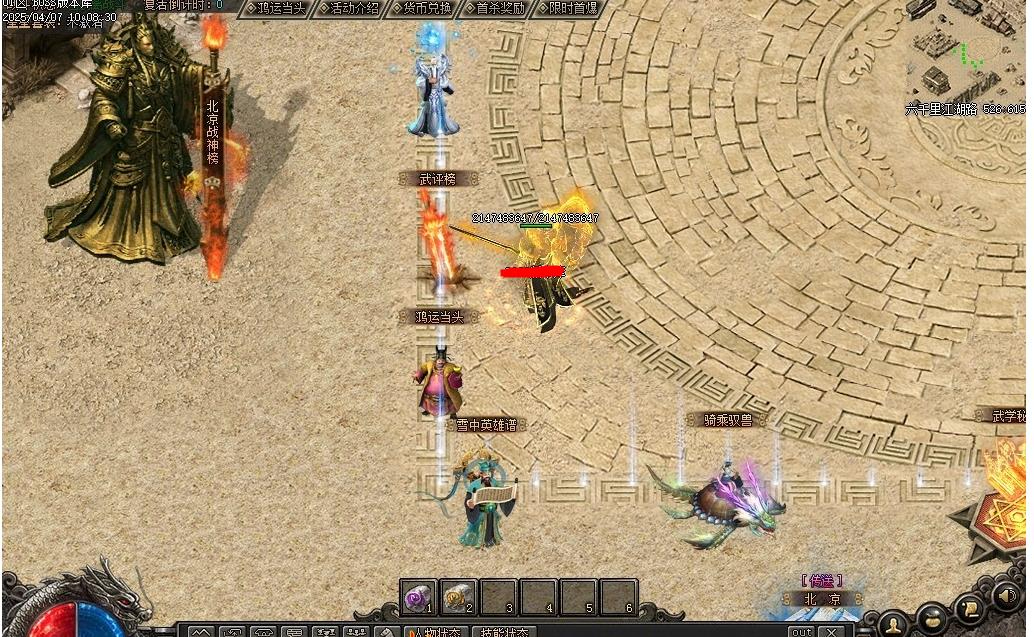Open the scroll quest icon
1034x637 pixels.
click(x=968, y=606)
